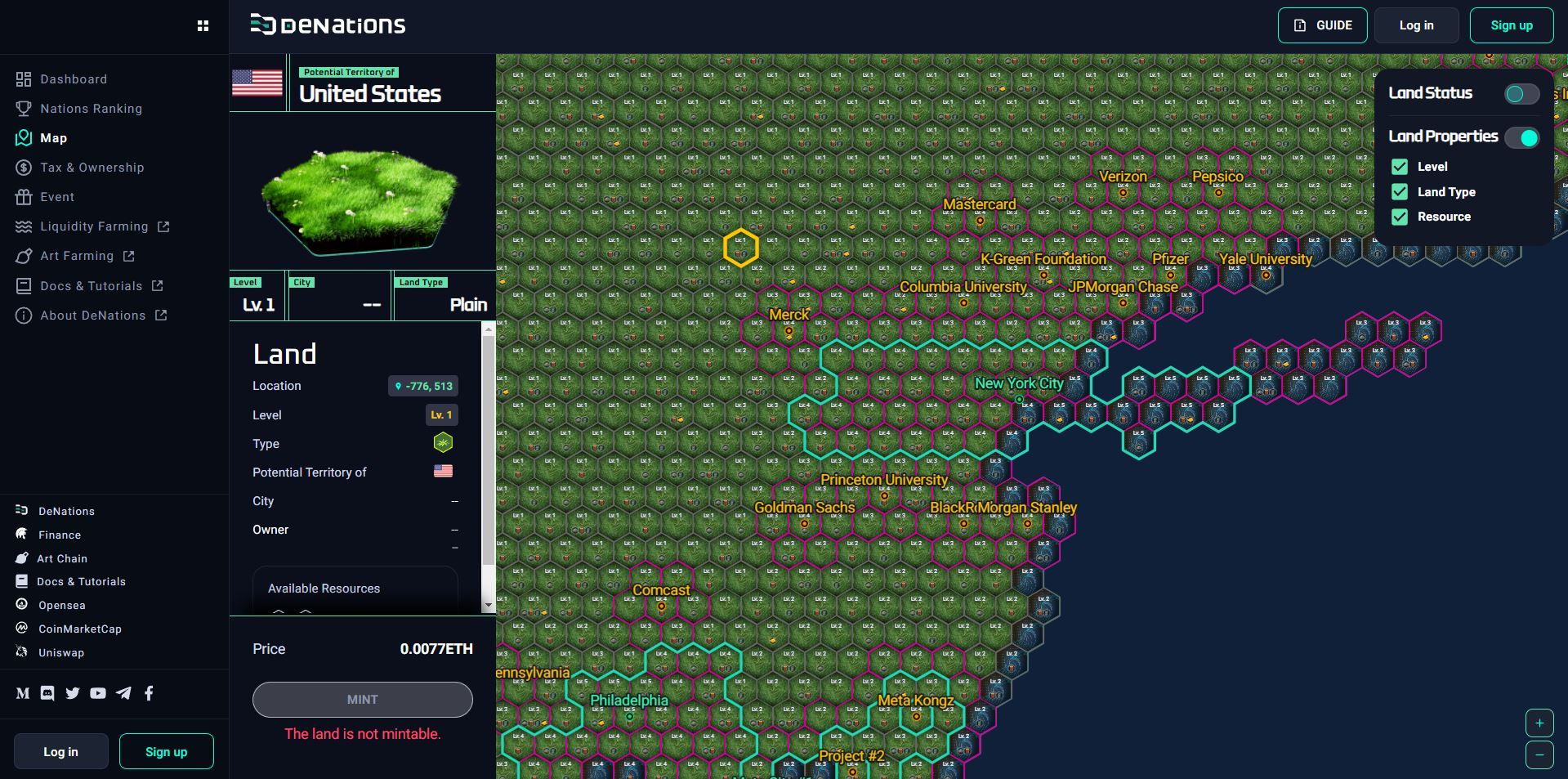Open the Uniswap link

click(x=60, y=652)
